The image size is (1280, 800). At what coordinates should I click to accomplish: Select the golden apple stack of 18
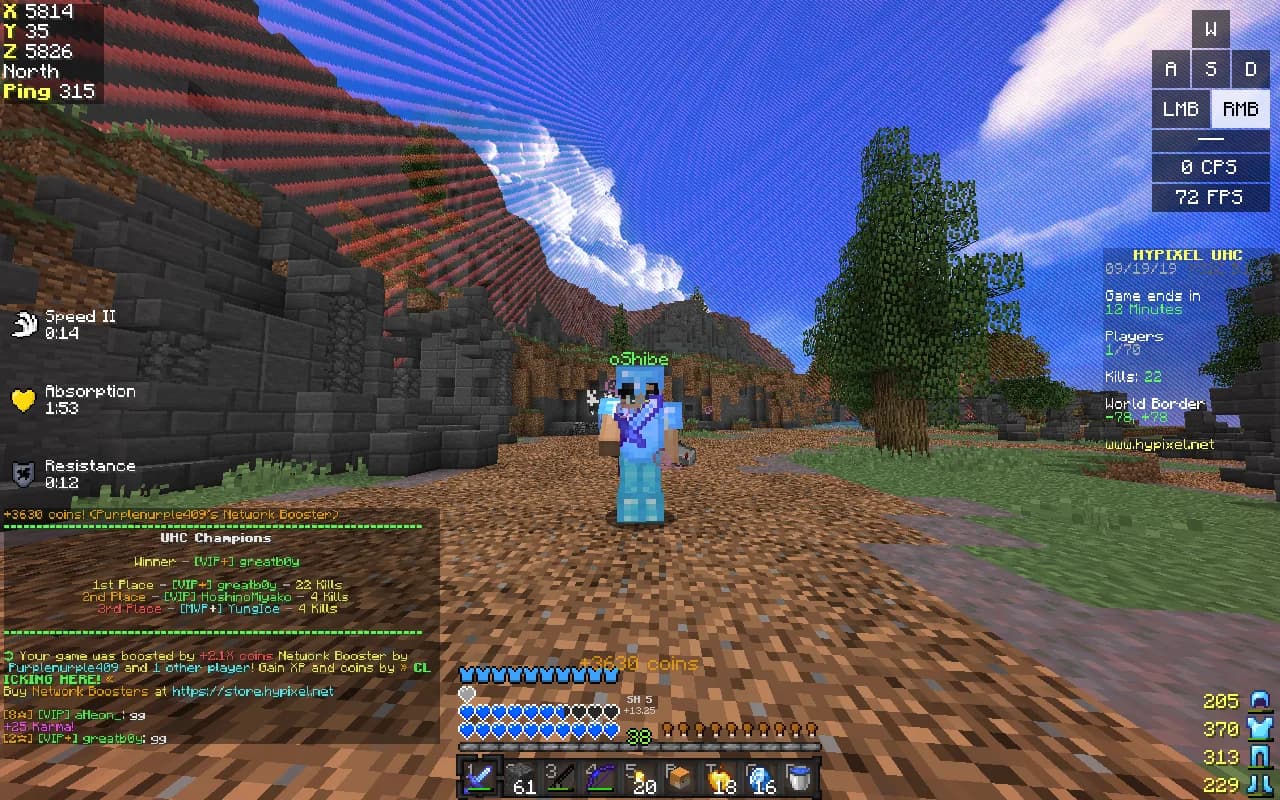click(720, 777)
